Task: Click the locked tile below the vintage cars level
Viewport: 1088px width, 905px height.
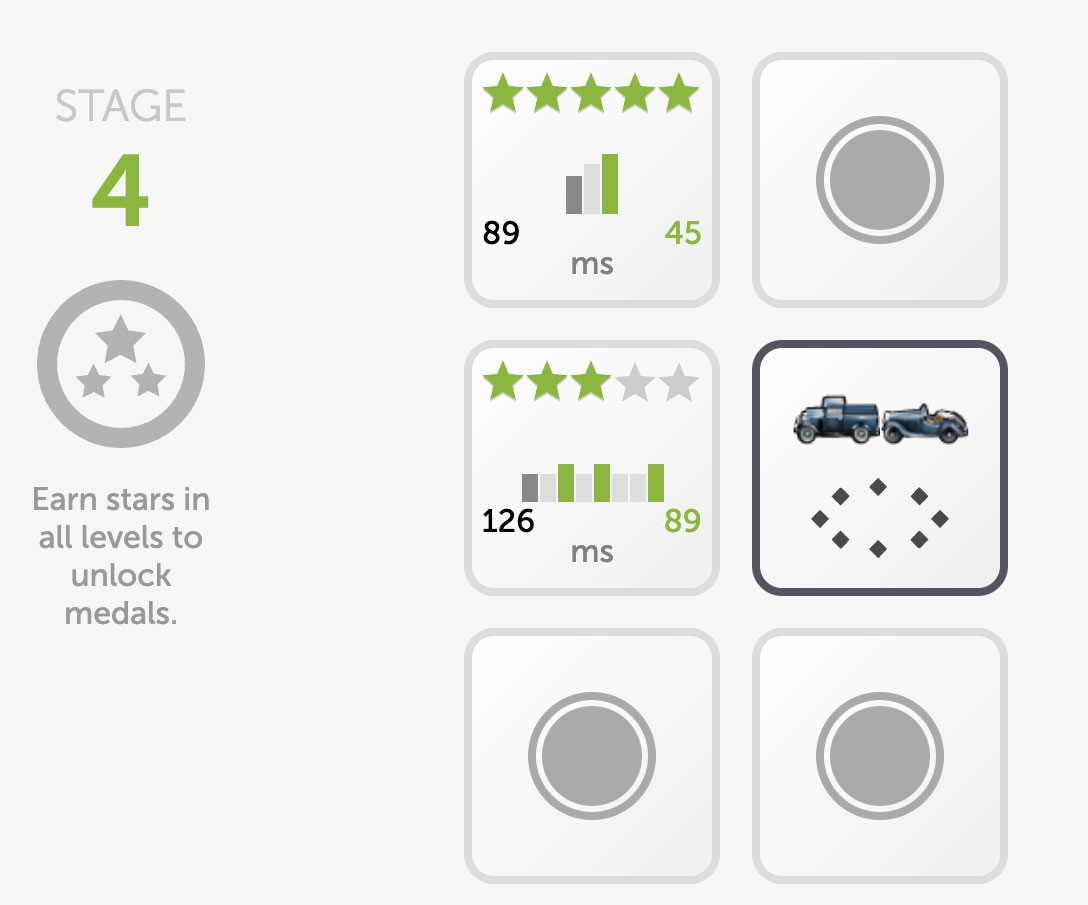Action: 880,756
